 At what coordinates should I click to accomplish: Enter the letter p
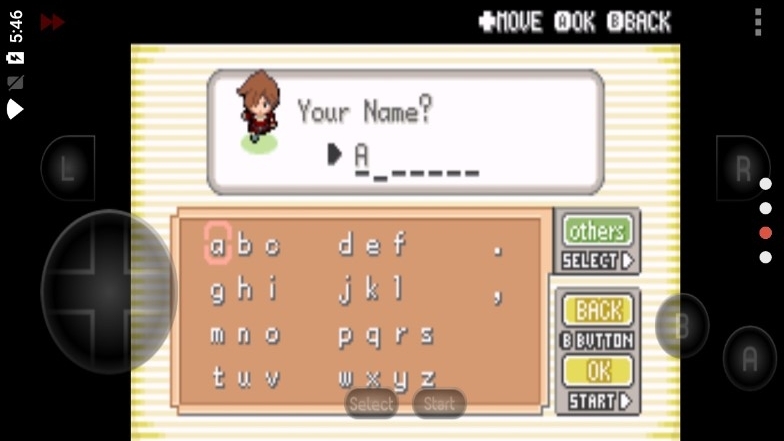tap(345, 335)
